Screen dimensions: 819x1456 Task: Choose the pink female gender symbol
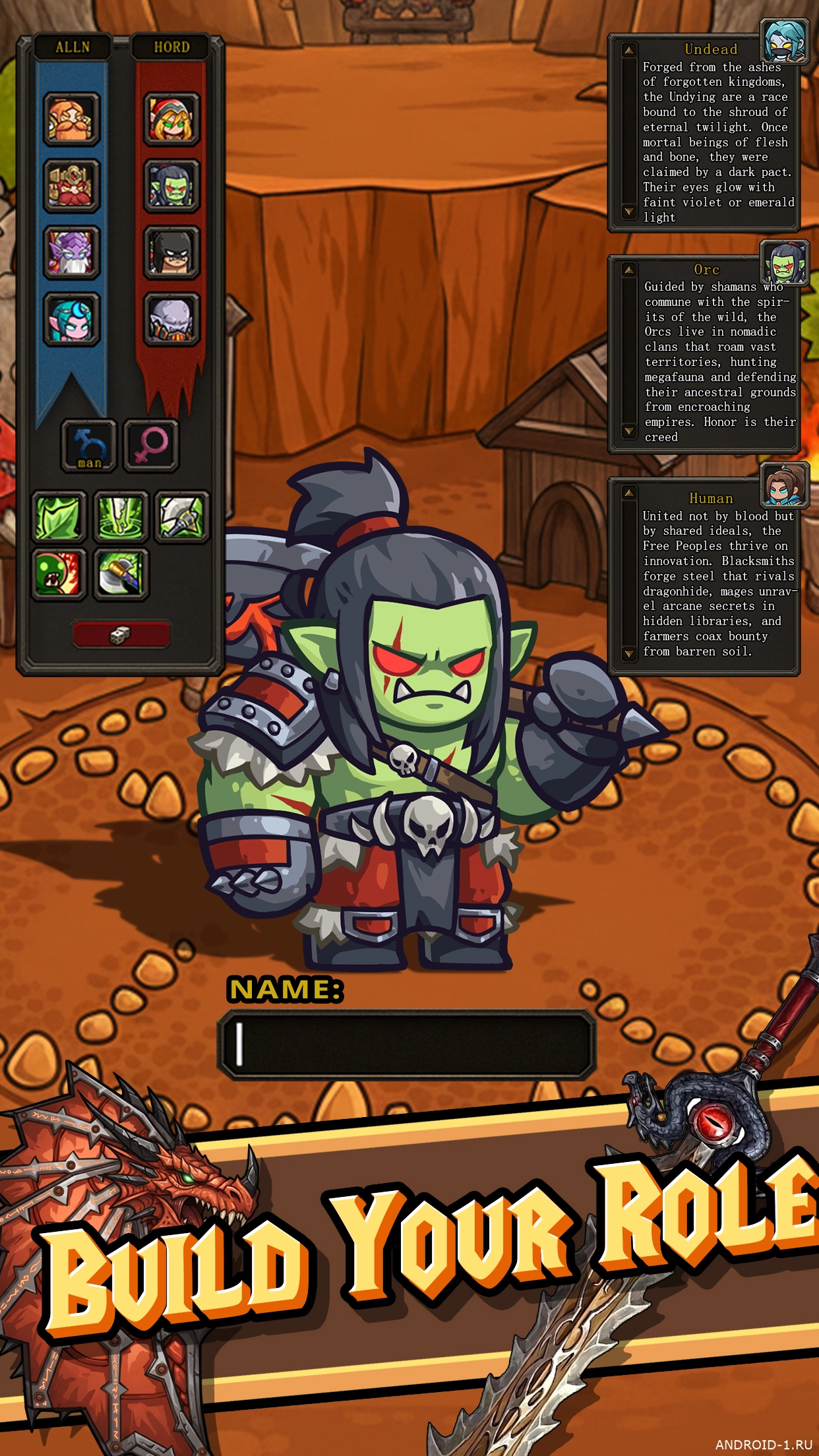coord(151,445)
